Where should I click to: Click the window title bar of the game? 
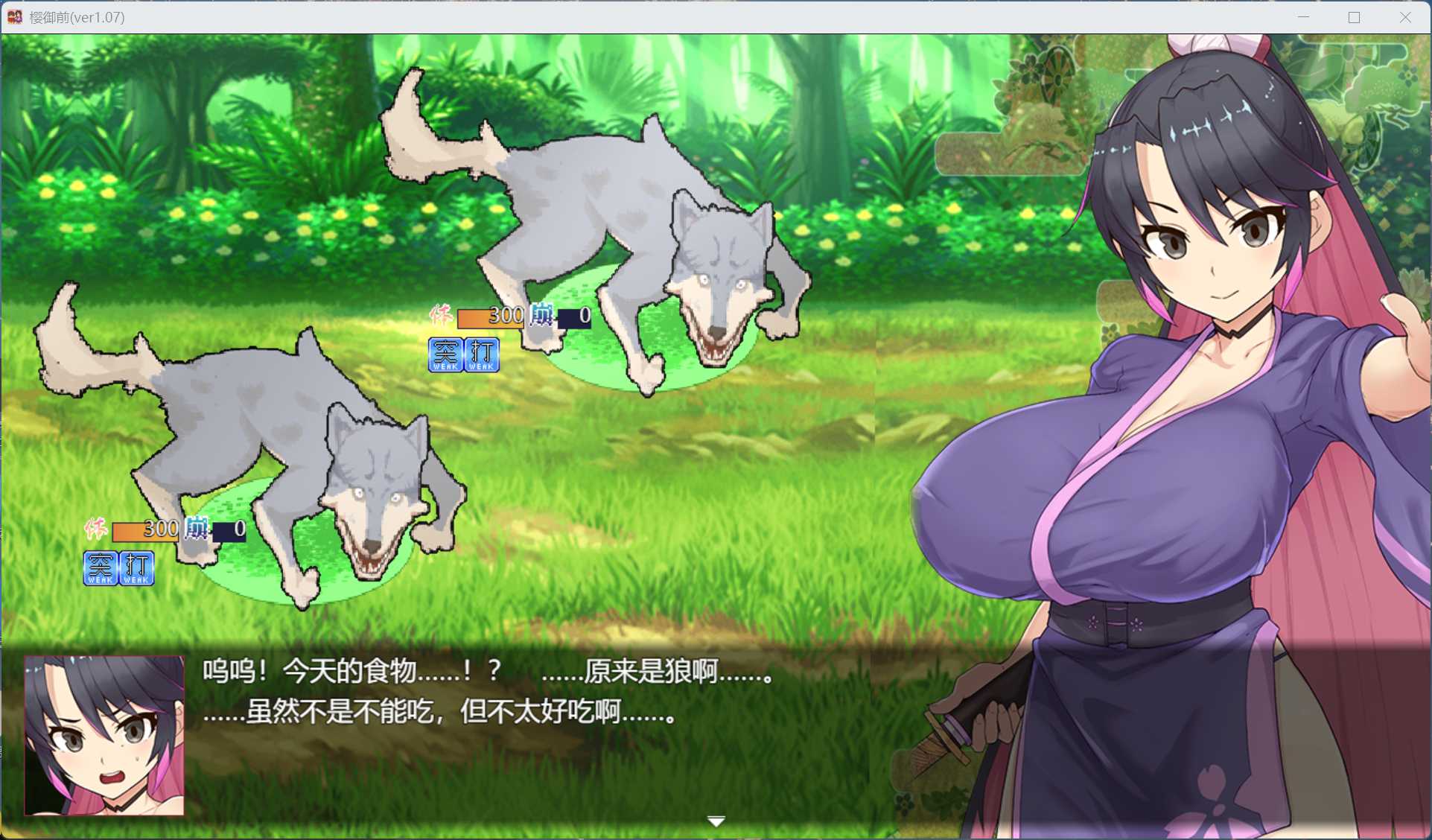point(521,16)
